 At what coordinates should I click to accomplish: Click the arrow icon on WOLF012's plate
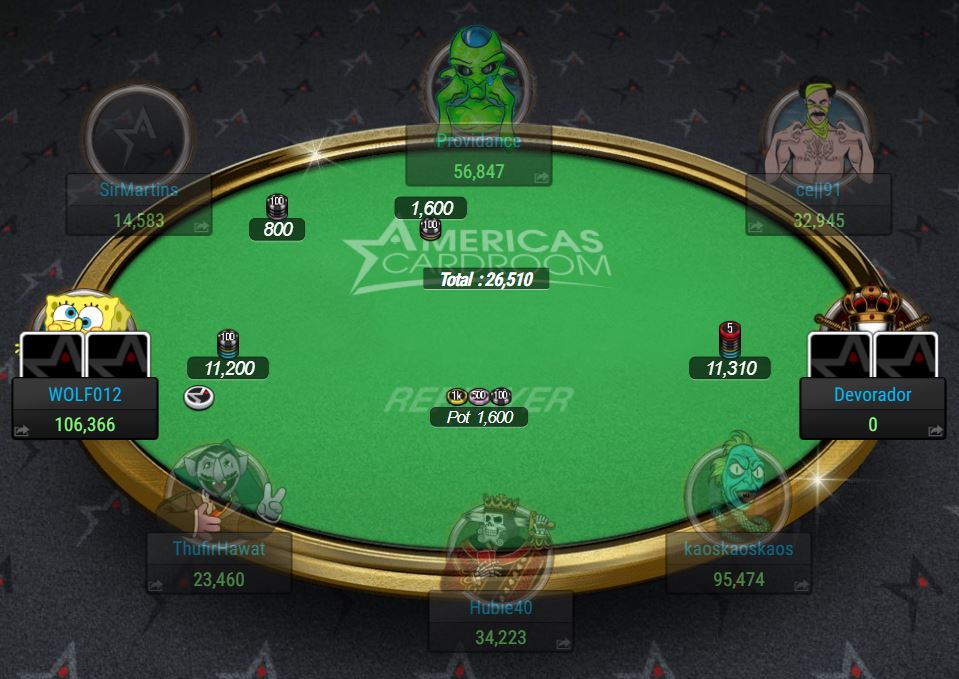pyautogui.click(x=22, y=431)
